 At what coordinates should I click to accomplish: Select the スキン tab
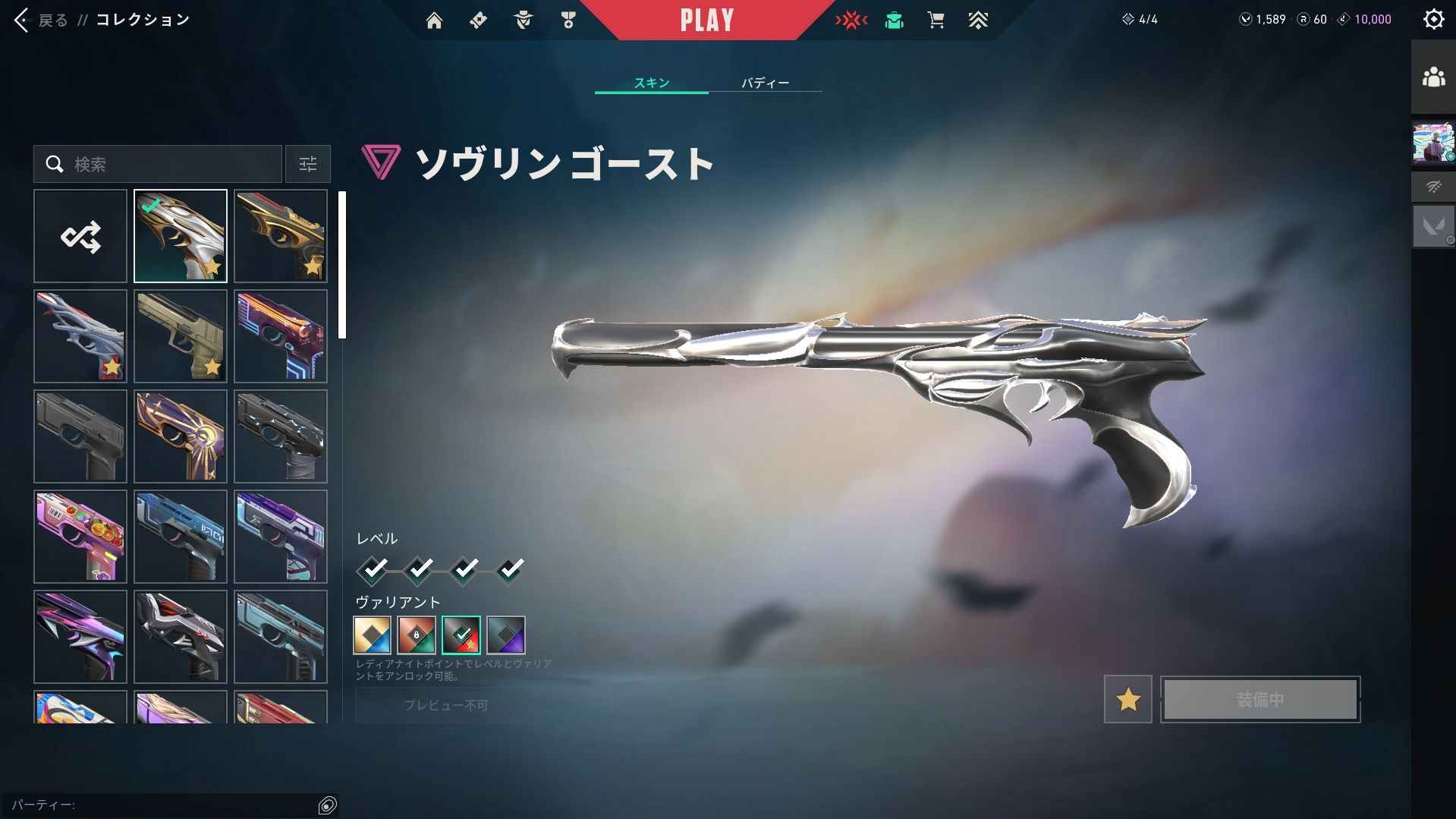[x=652, y=83]
